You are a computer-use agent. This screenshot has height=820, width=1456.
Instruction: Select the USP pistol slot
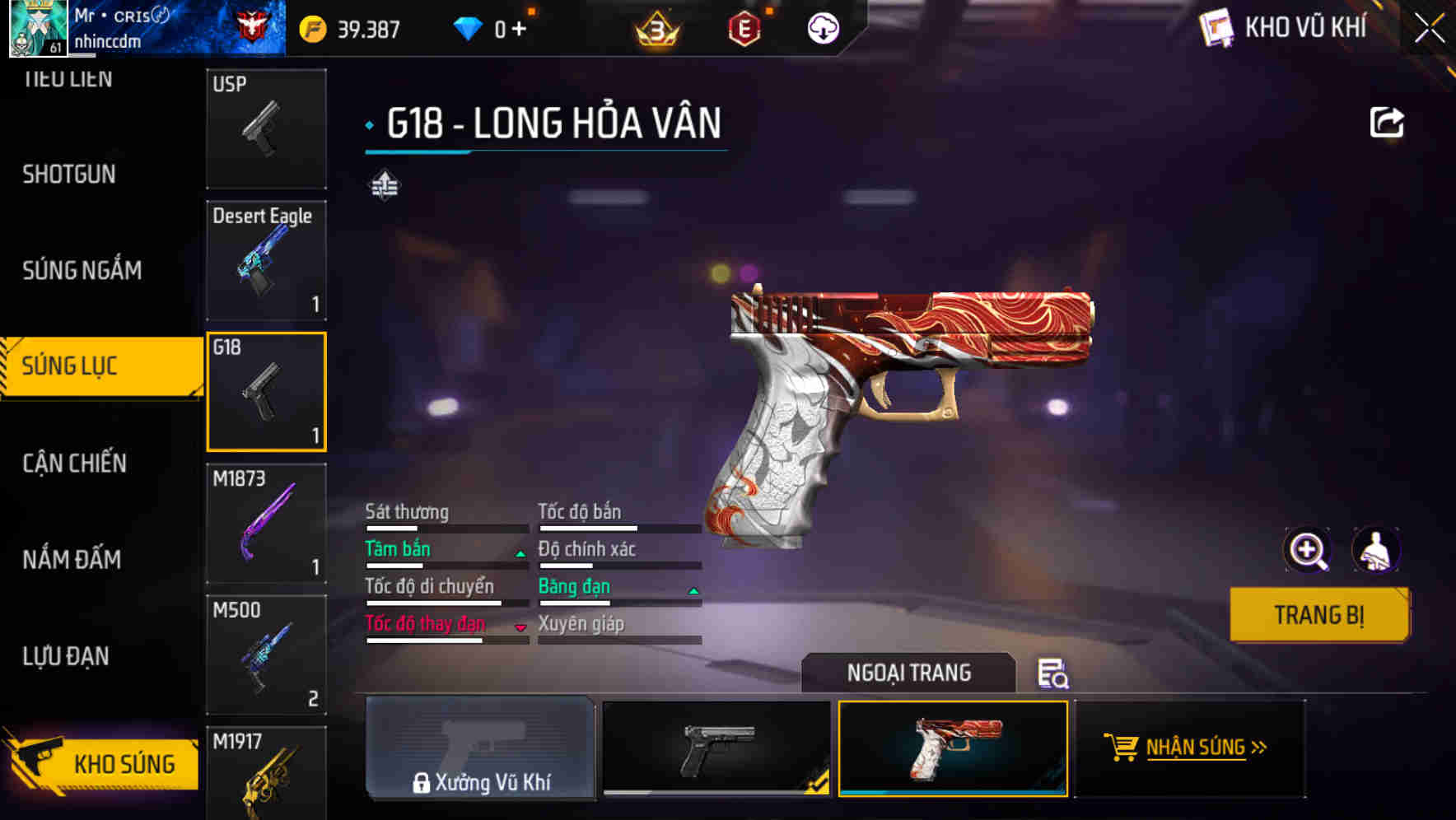point(266,128)
